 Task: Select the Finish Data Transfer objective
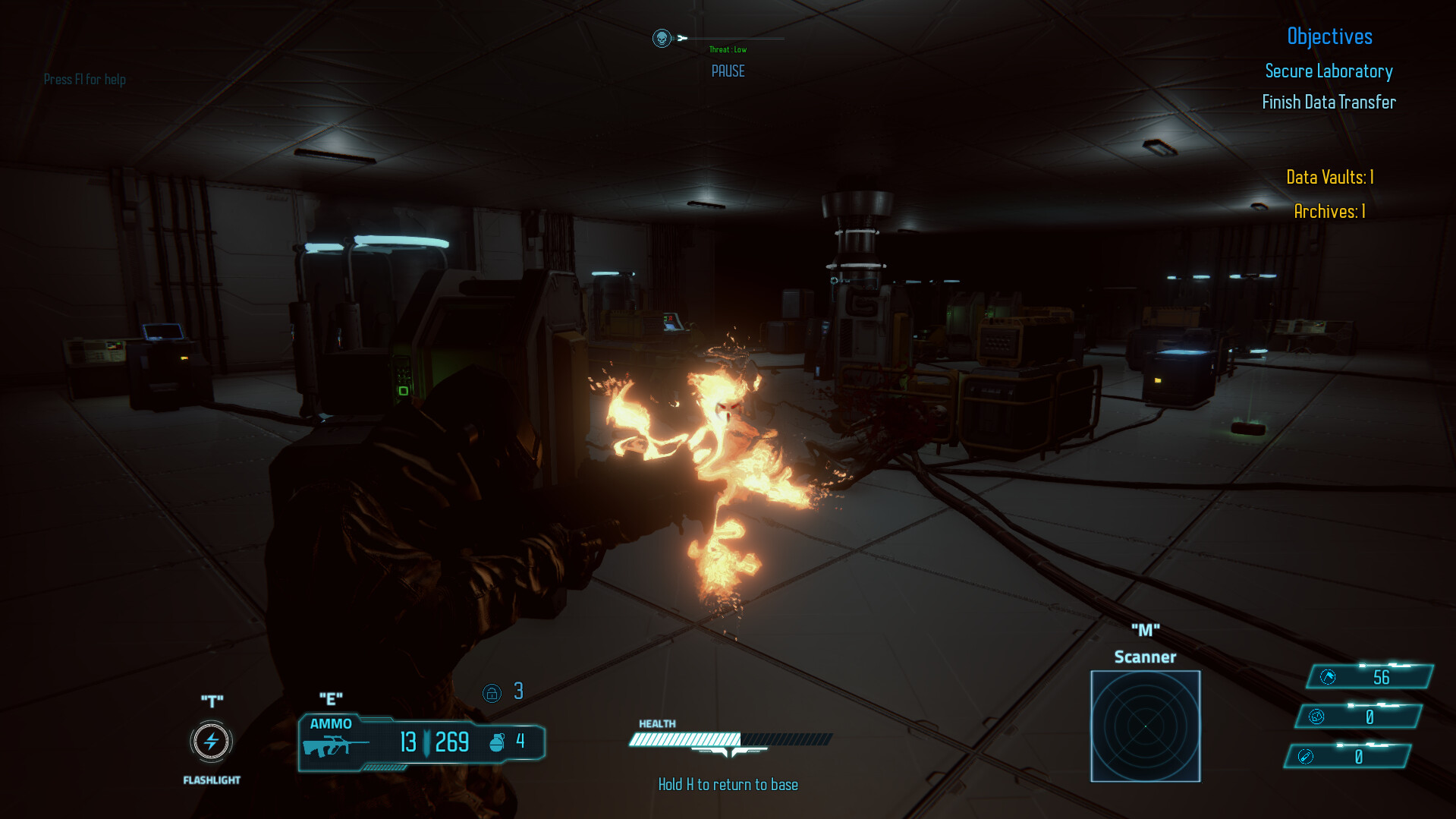[x=1329, y=102]
